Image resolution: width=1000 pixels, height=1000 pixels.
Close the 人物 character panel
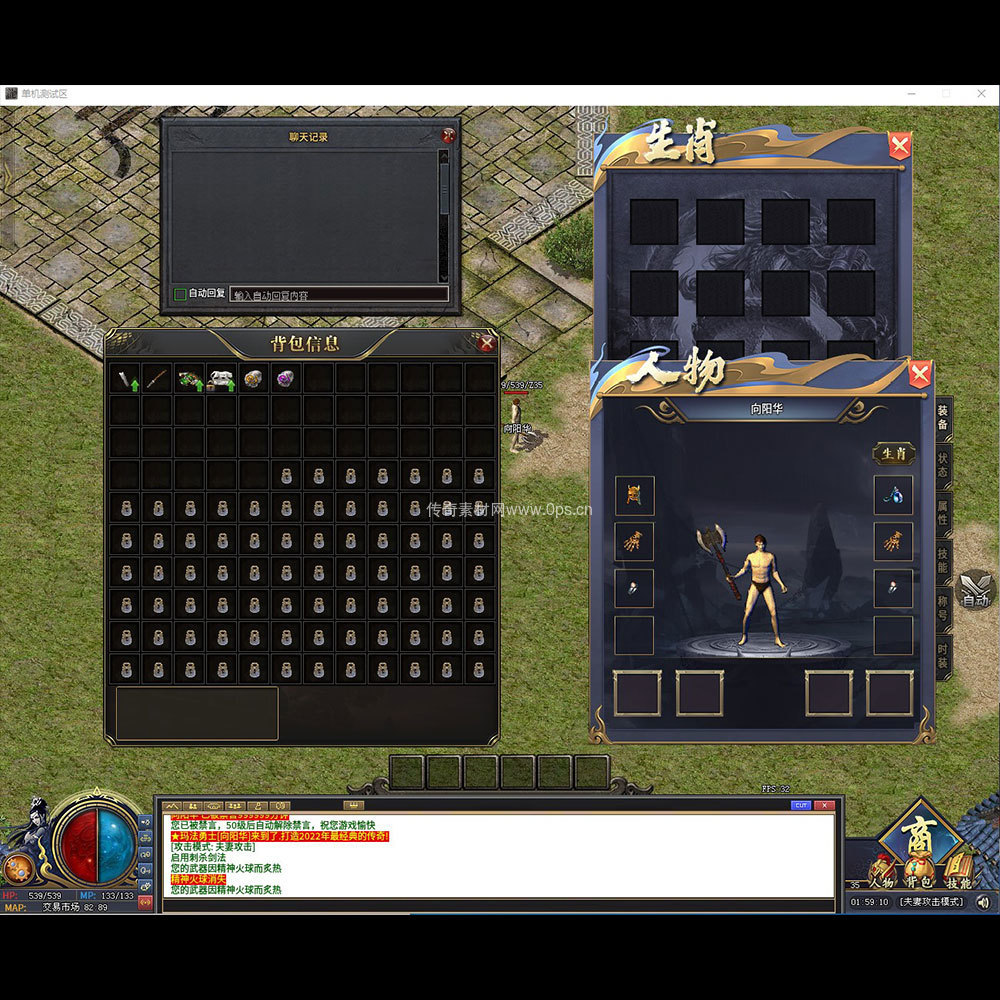click(920, 375)
